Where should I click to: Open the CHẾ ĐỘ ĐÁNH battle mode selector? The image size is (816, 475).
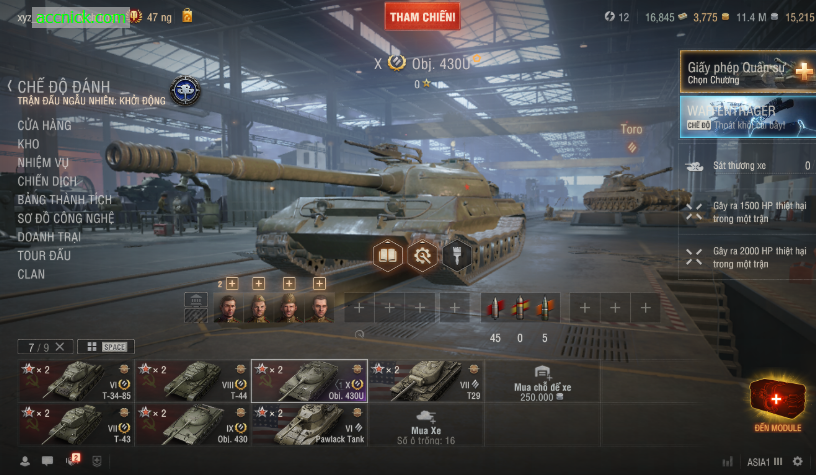pyautogui.click(x=63, y=87)
